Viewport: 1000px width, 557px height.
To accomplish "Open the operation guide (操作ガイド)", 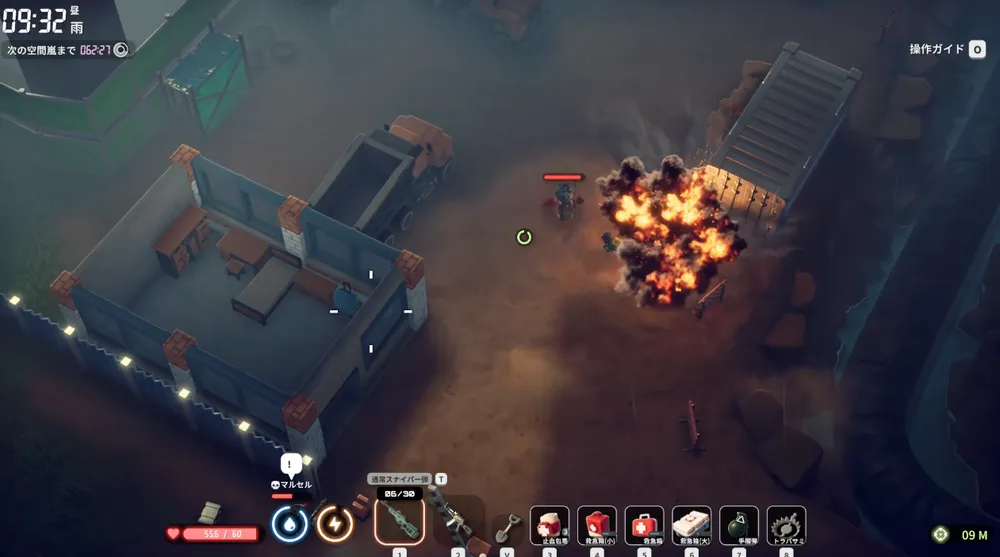I will click(946, 49).
